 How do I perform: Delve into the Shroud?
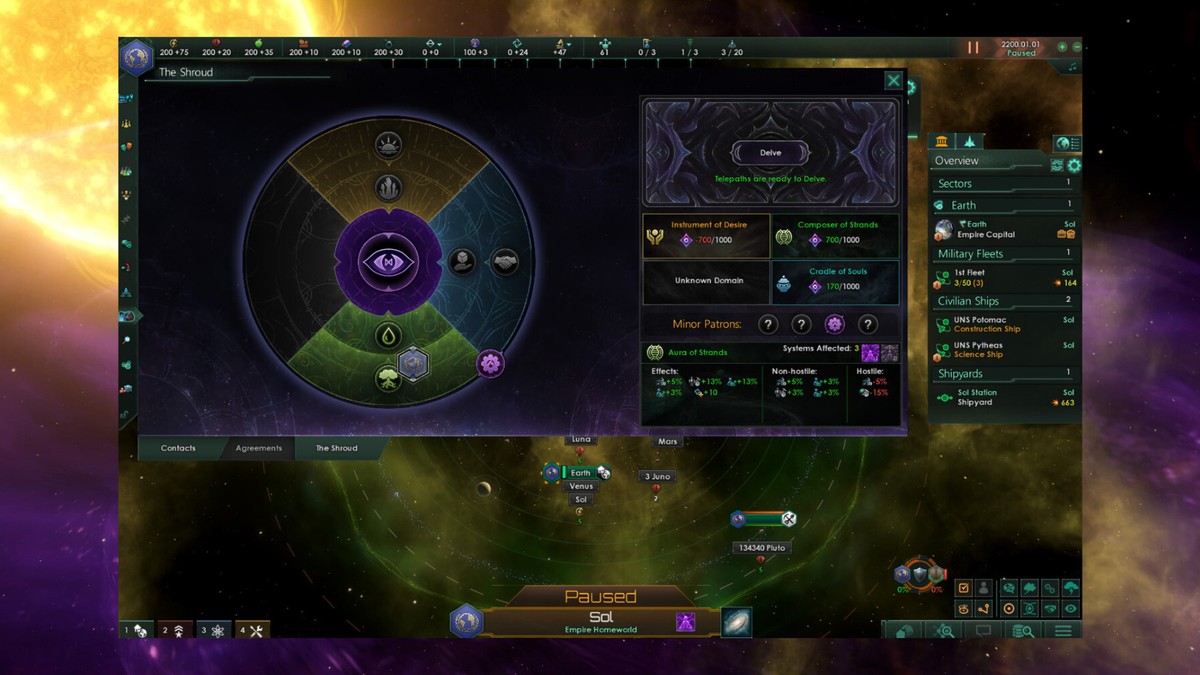click(770, 153)
